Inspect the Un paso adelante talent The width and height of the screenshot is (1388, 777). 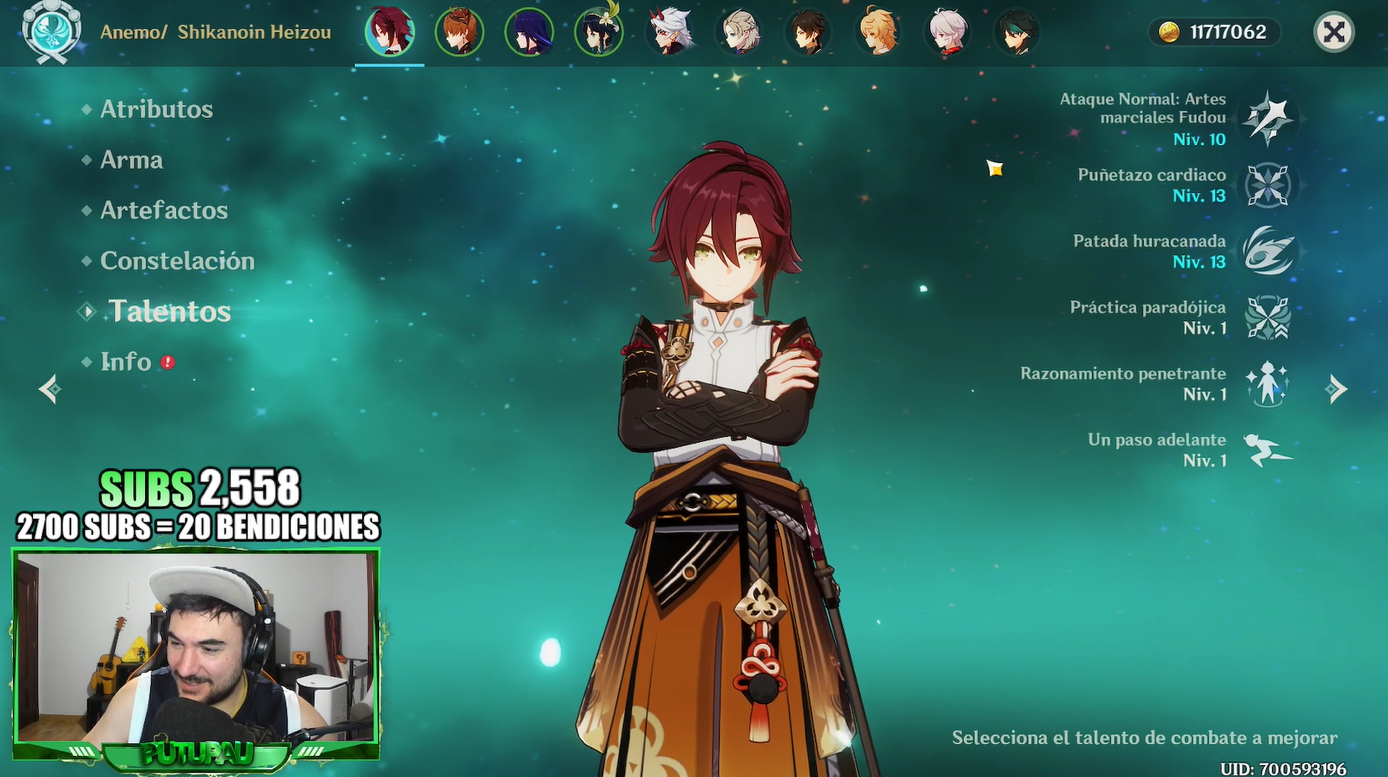tap(1268, 450)
